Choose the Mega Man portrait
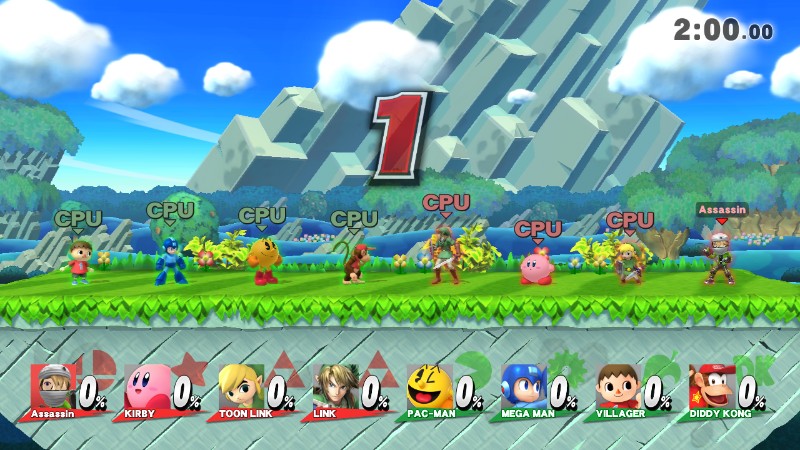 tap(522, 385)
